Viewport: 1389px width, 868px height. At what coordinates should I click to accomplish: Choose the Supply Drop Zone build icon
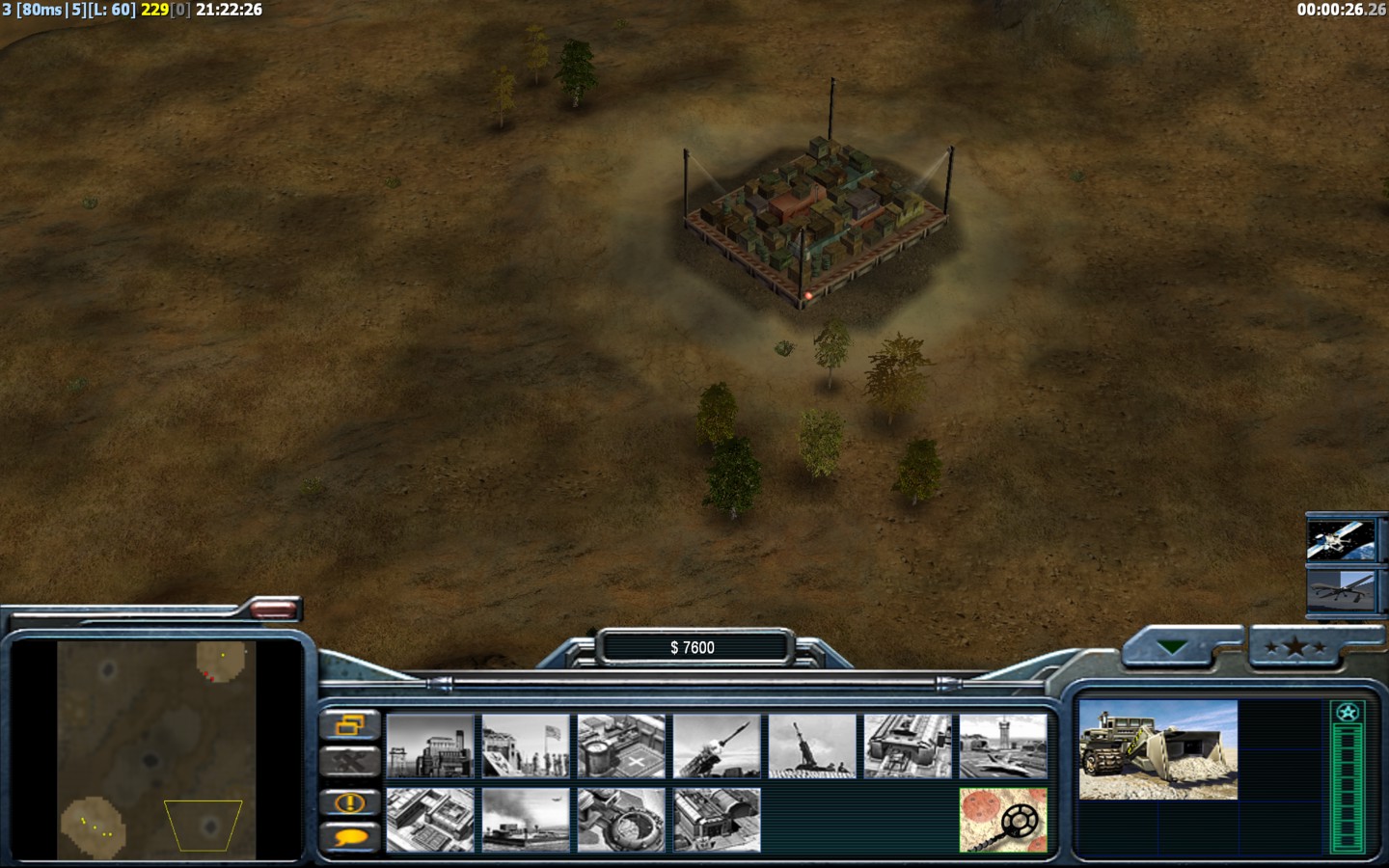[x=526, y=820]
